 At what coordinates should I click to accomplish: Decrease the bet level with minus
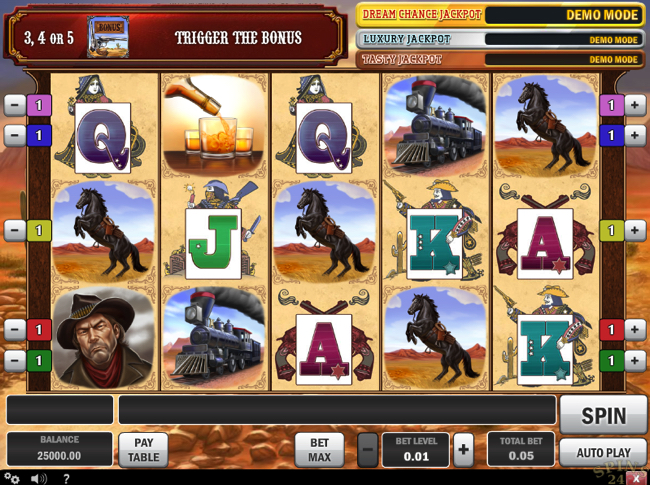coord(368,449)
